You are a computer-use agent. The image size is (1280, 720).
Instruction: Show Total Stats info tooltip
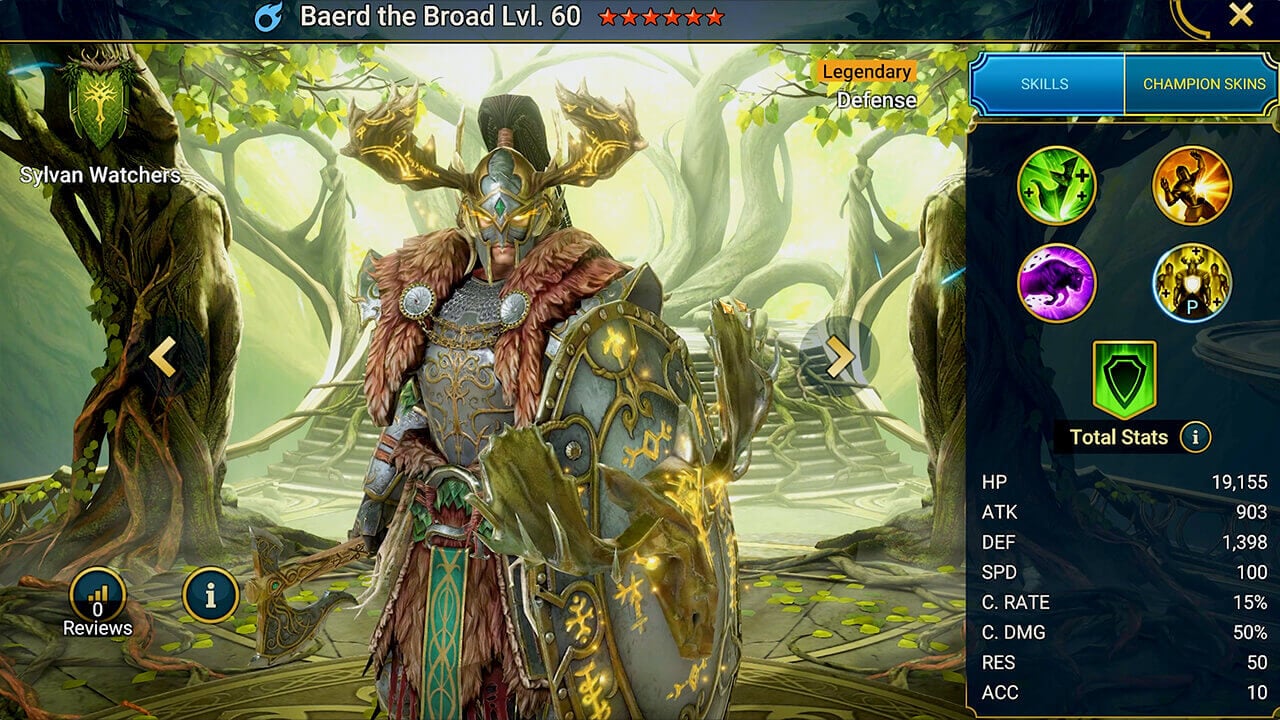pyautogui.click(x=1195, y=436)
